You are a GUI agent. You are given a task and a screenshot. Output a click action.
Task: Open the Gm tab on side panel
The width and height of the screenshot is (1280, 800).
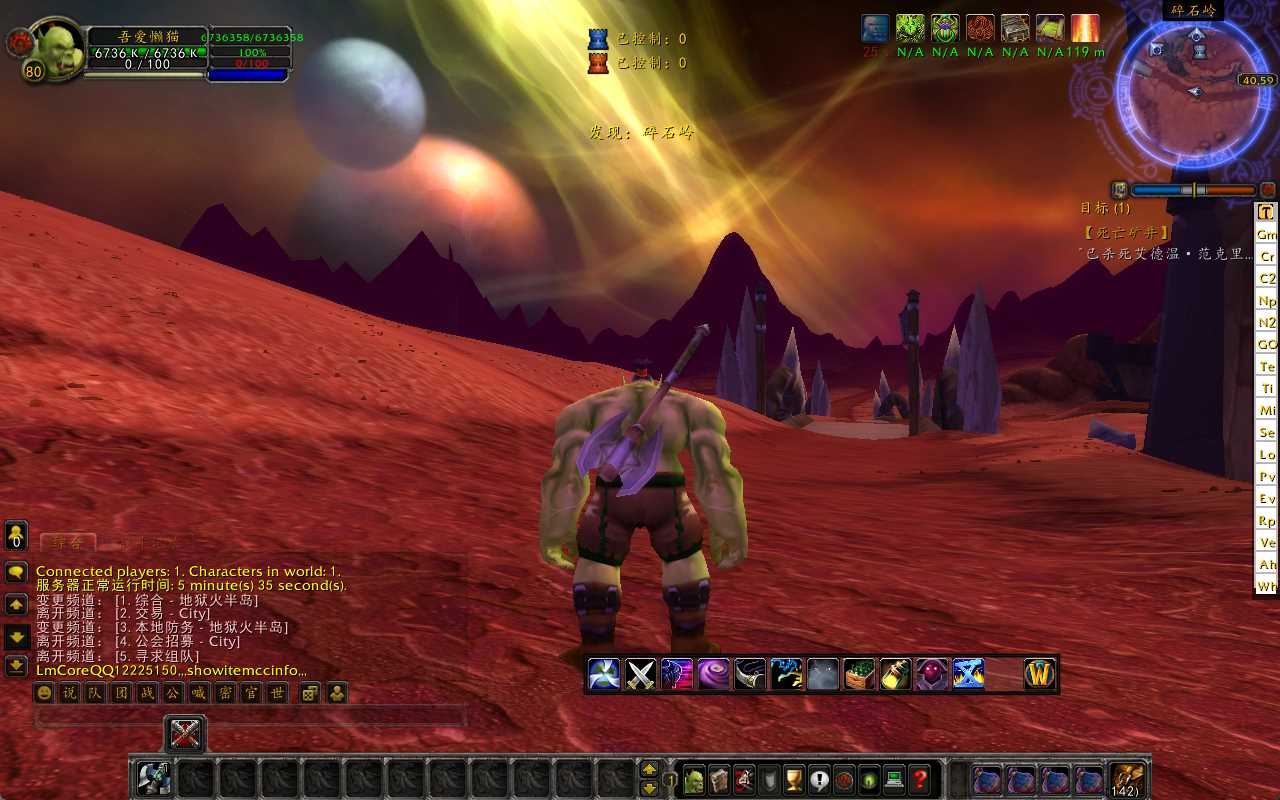(1267, 234)
